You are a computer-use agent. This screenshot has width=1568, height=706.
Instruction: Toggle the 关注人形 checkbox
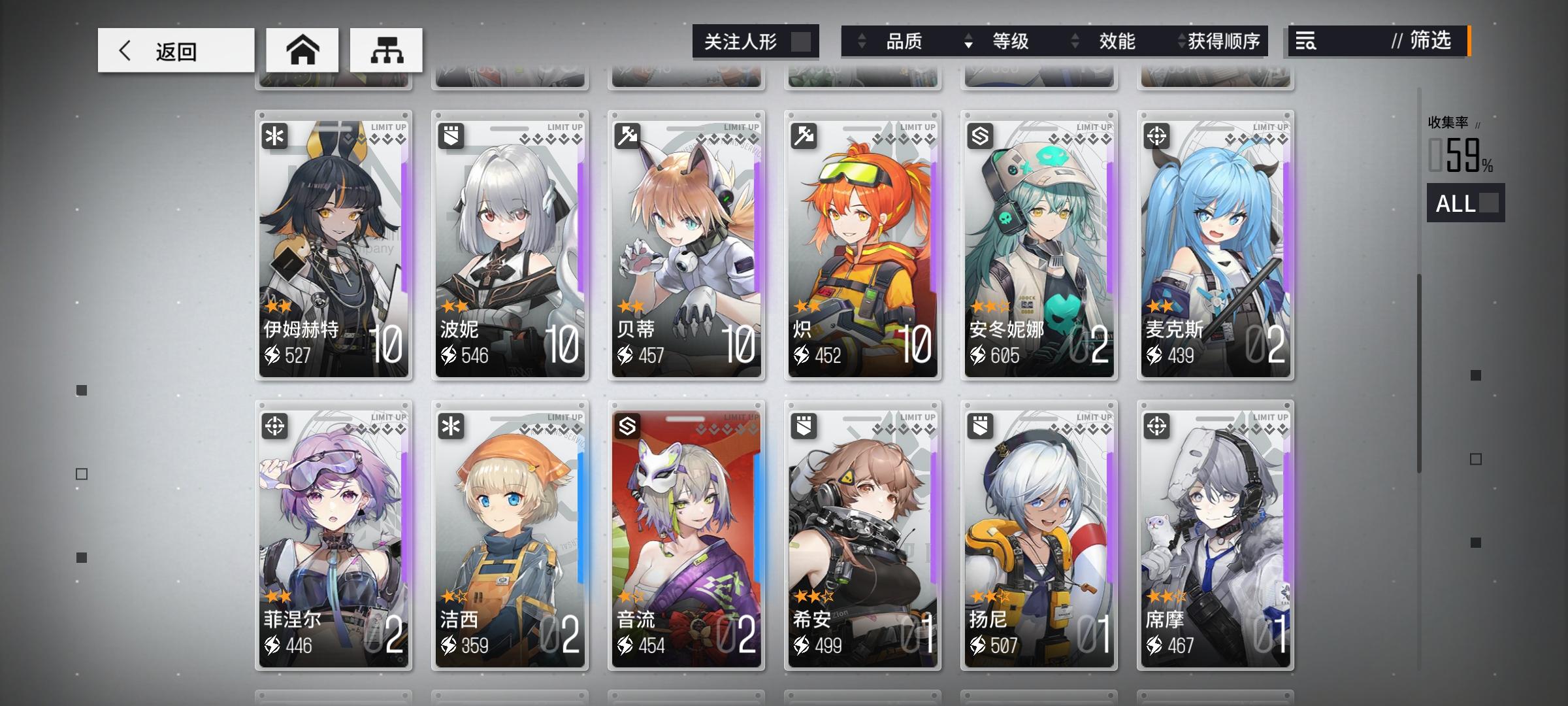[802, 41]
